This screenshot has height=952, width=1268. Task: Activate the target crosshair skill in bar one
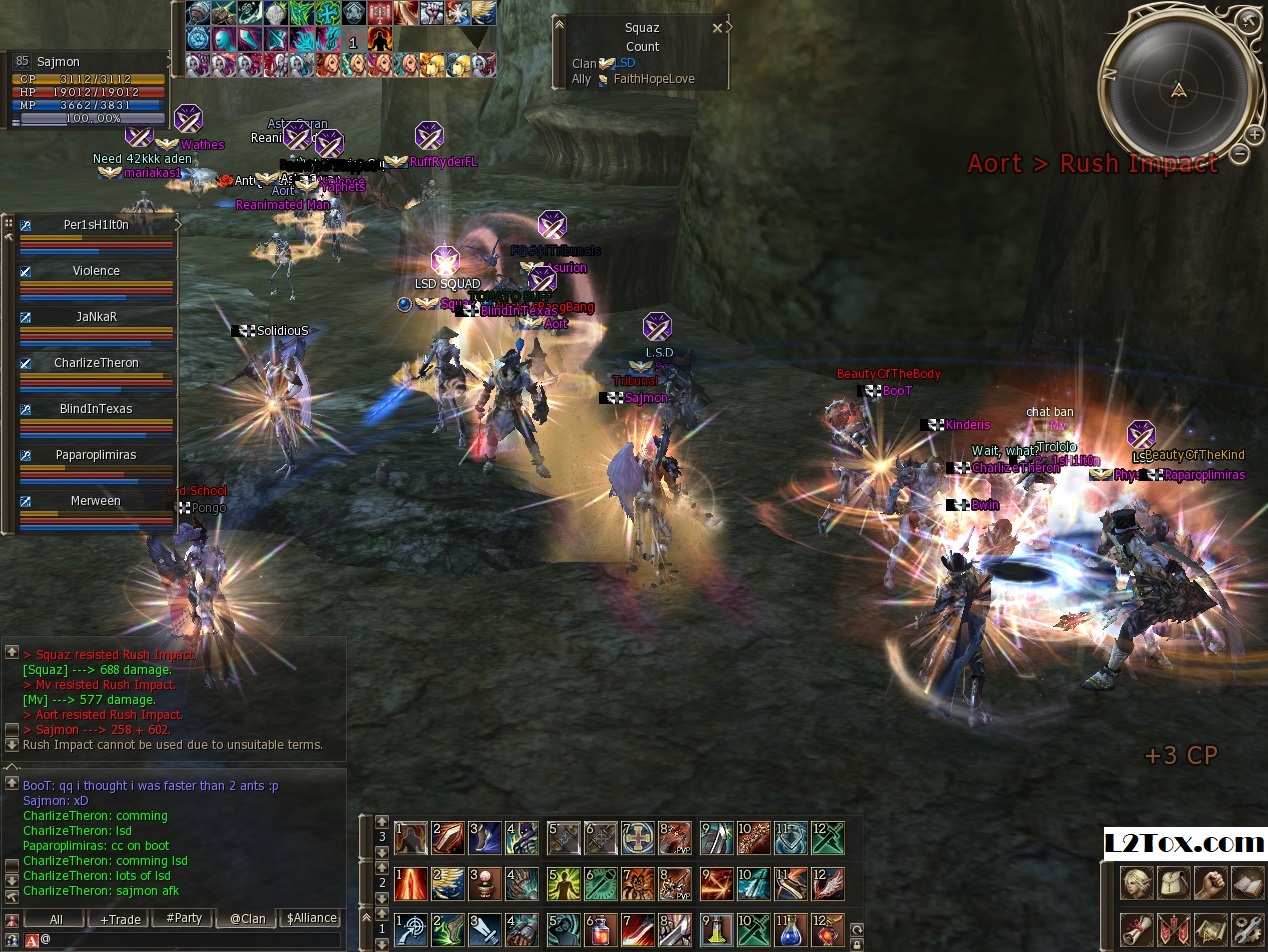pos(411,930)
